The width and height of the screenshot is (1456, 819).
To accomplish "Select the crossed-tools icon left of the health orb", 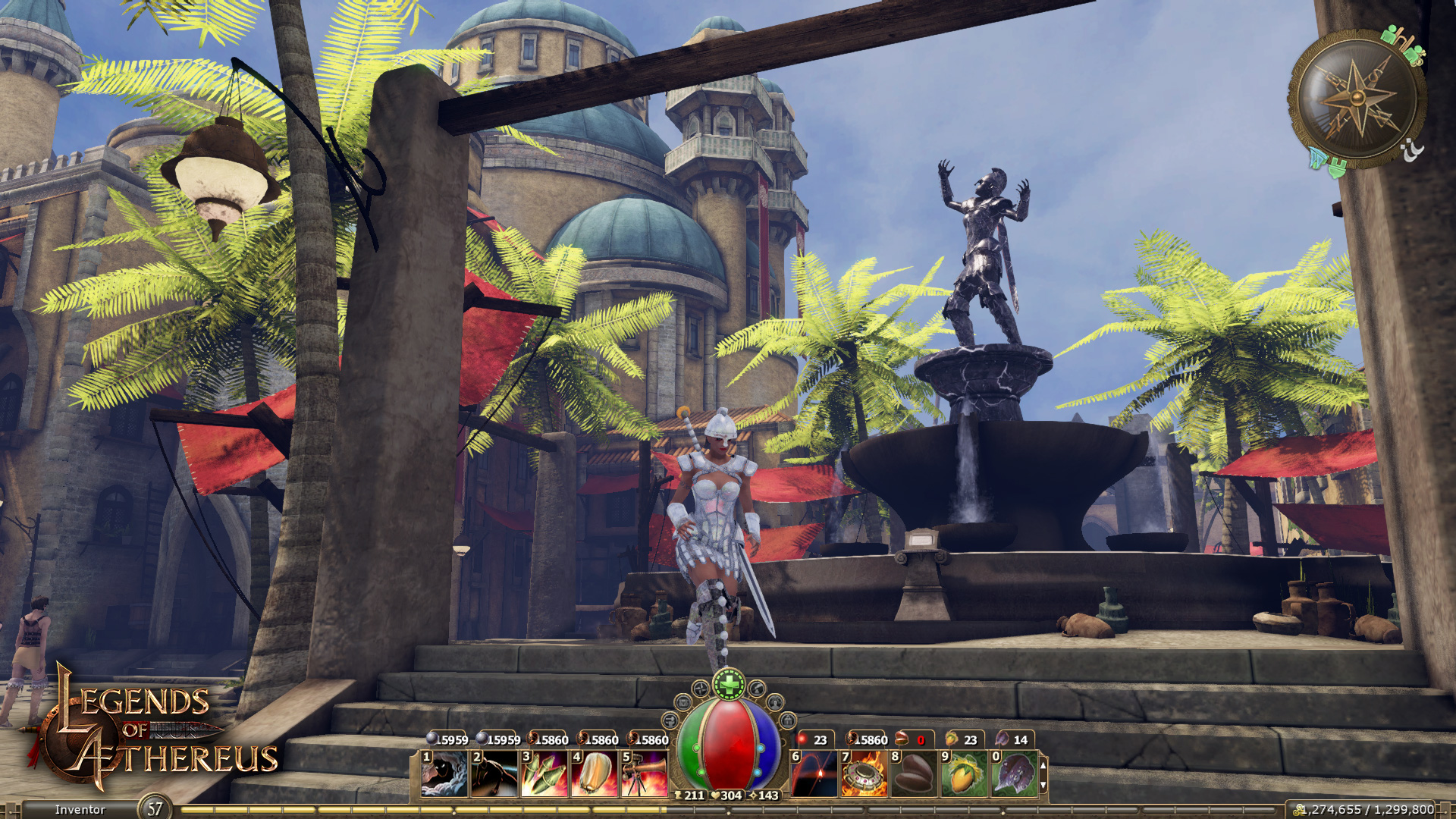I will 700,689.
